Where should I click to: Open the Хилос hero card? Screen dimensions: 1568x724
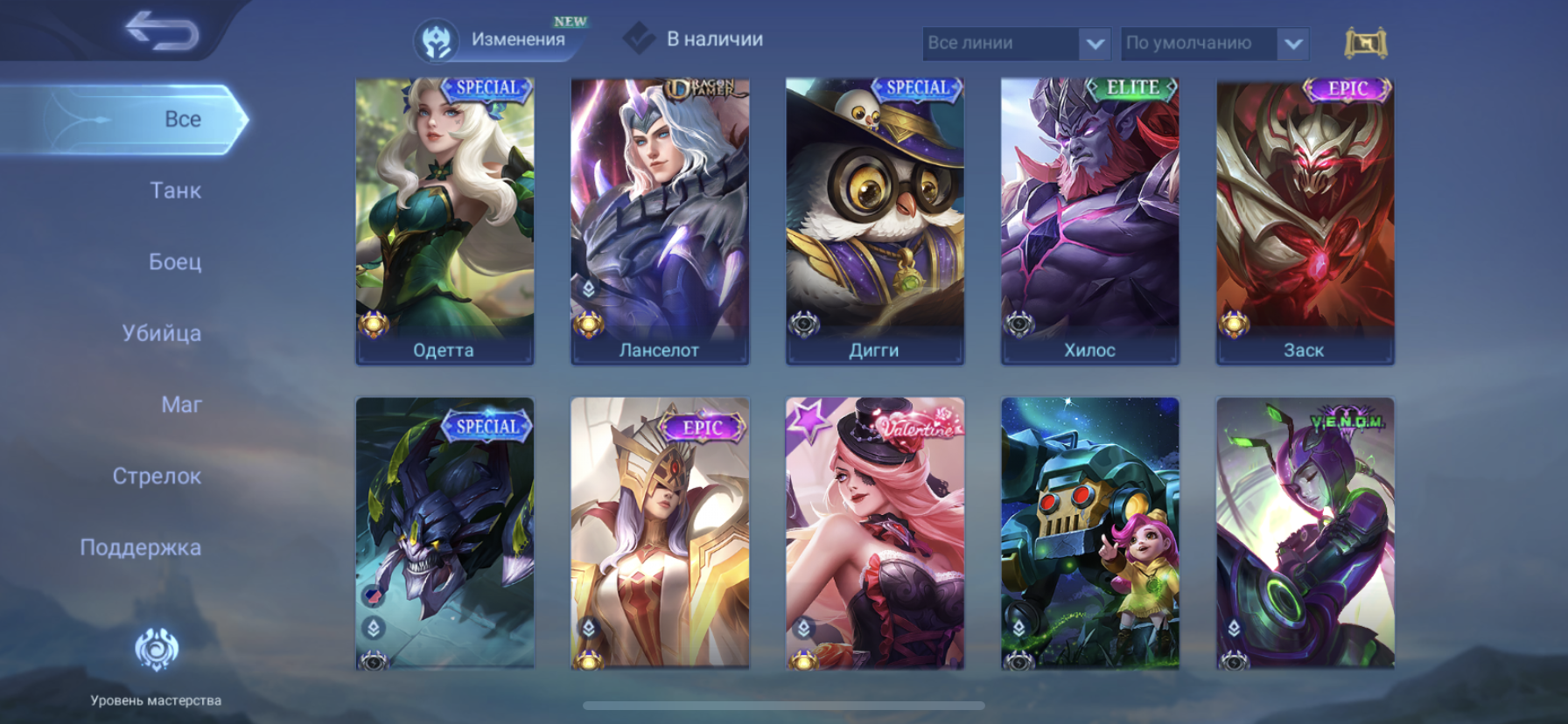1089,219
